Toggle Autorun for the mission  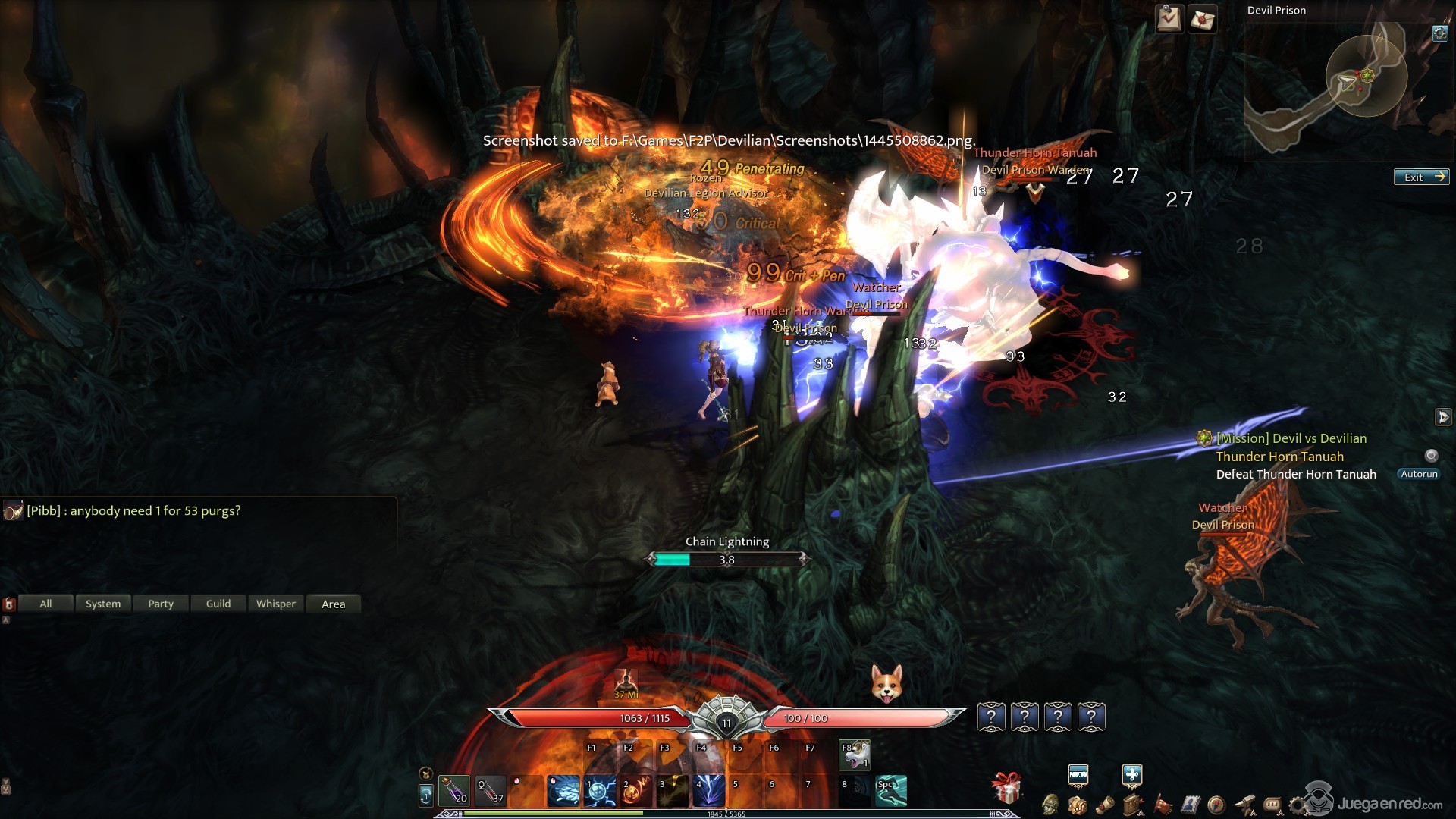click(1419, 474)
